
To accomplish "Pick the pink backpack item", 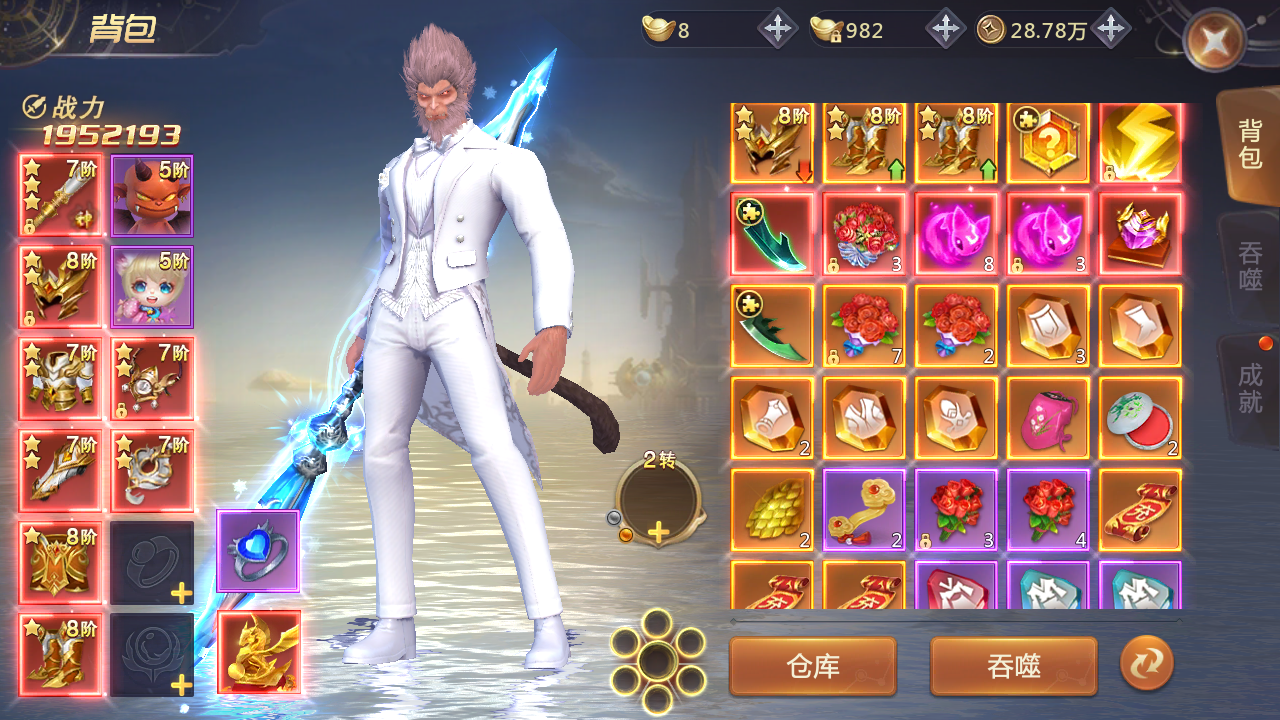I will (x=1048, y=418).
